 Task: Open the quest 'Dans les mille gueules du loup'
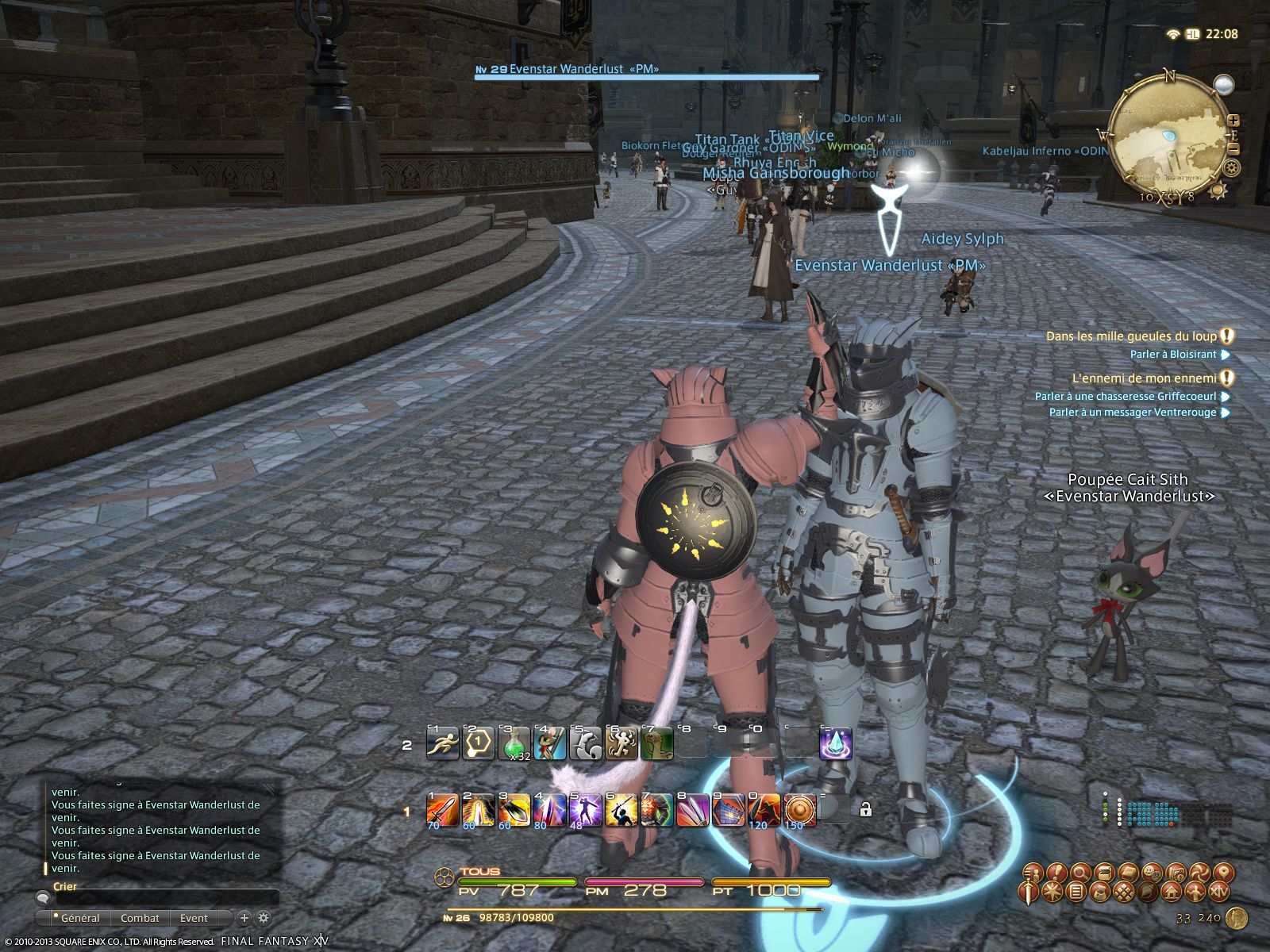[x=1130, y=336]
